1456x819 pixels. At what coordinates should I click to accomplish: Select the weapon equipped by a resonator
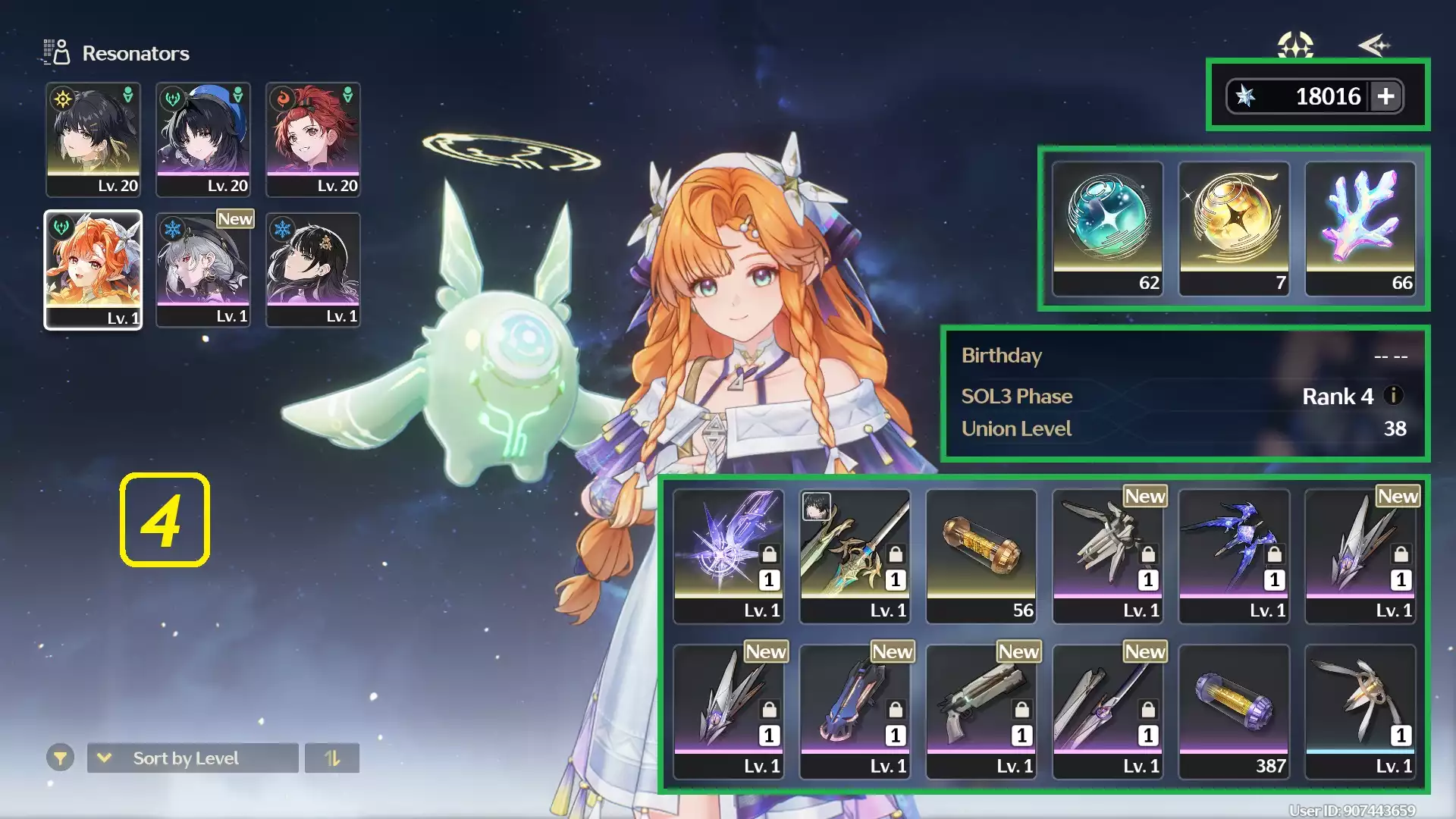pos(855,555)
